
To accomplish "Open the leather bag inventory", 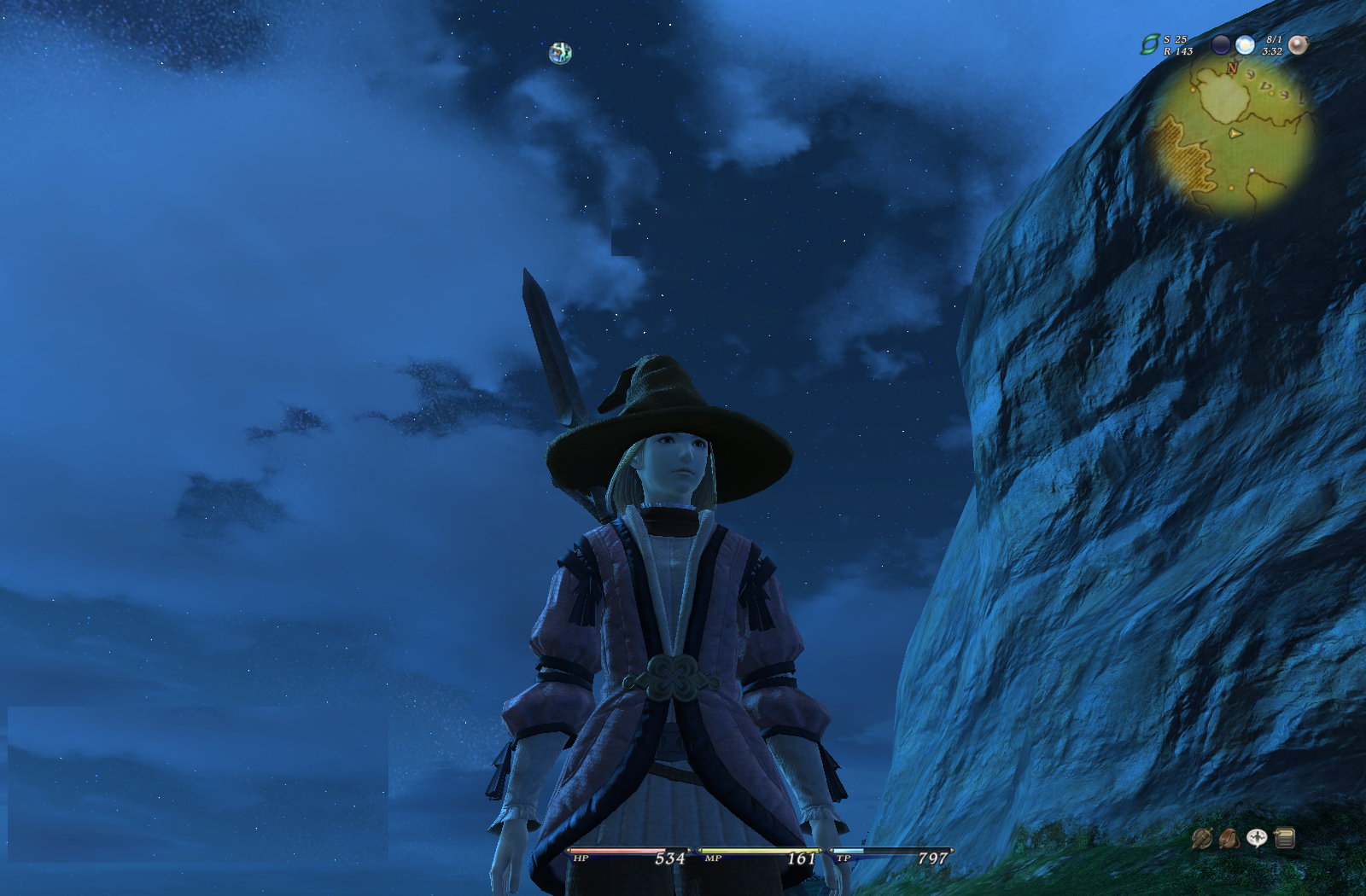I will pyautogui.click(x=1229, y=839).
